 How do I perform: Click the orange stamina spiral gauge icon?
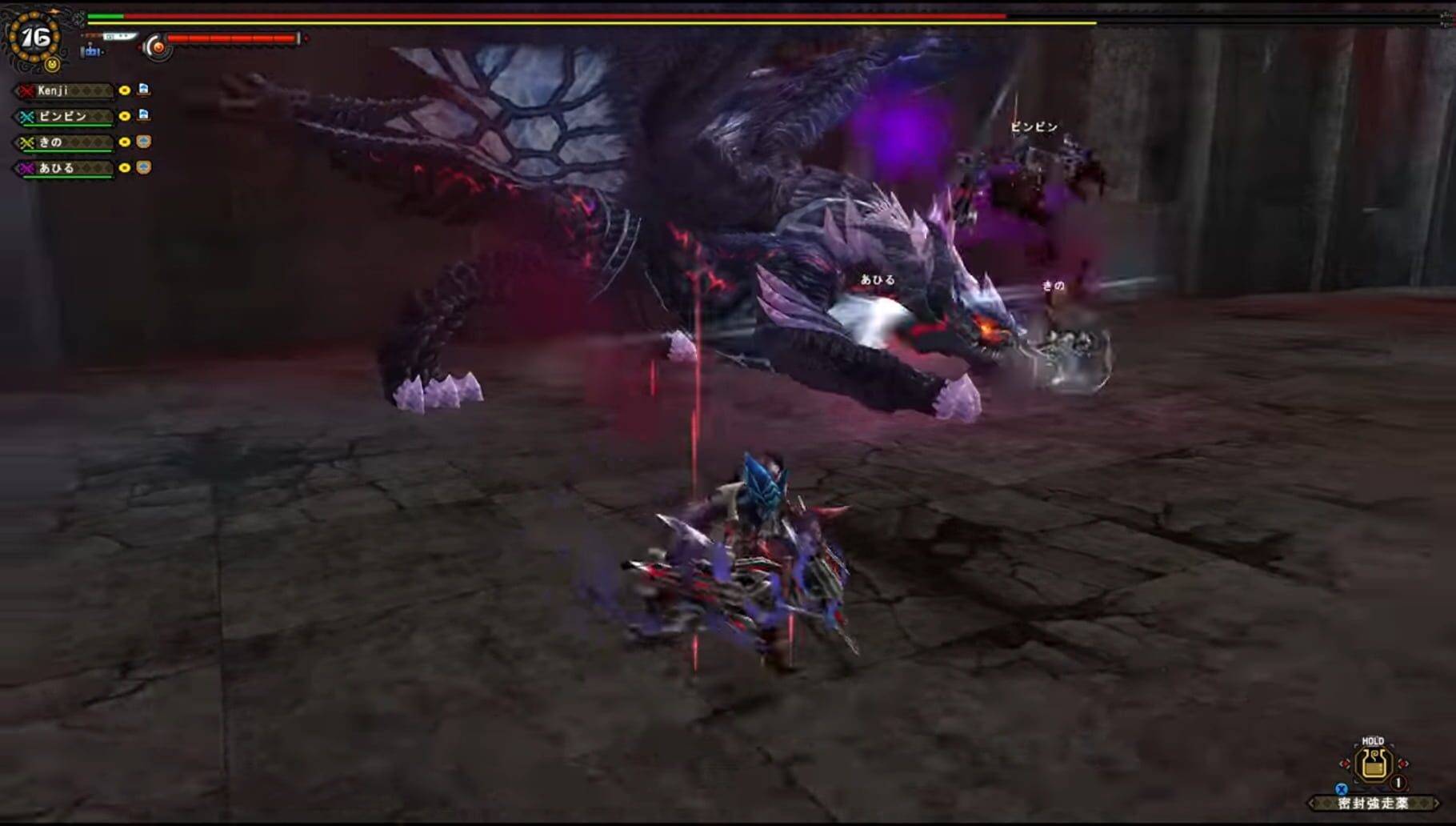[158, 47]
